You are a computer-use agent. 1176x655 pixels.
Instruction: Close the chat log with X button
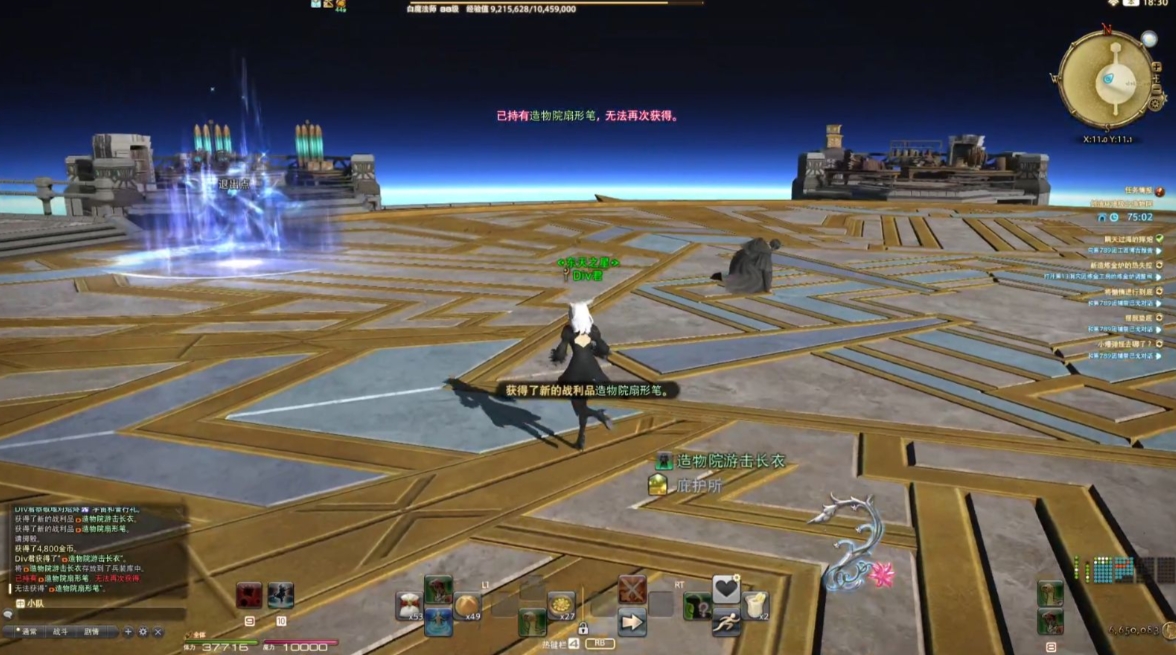[158, 632]
